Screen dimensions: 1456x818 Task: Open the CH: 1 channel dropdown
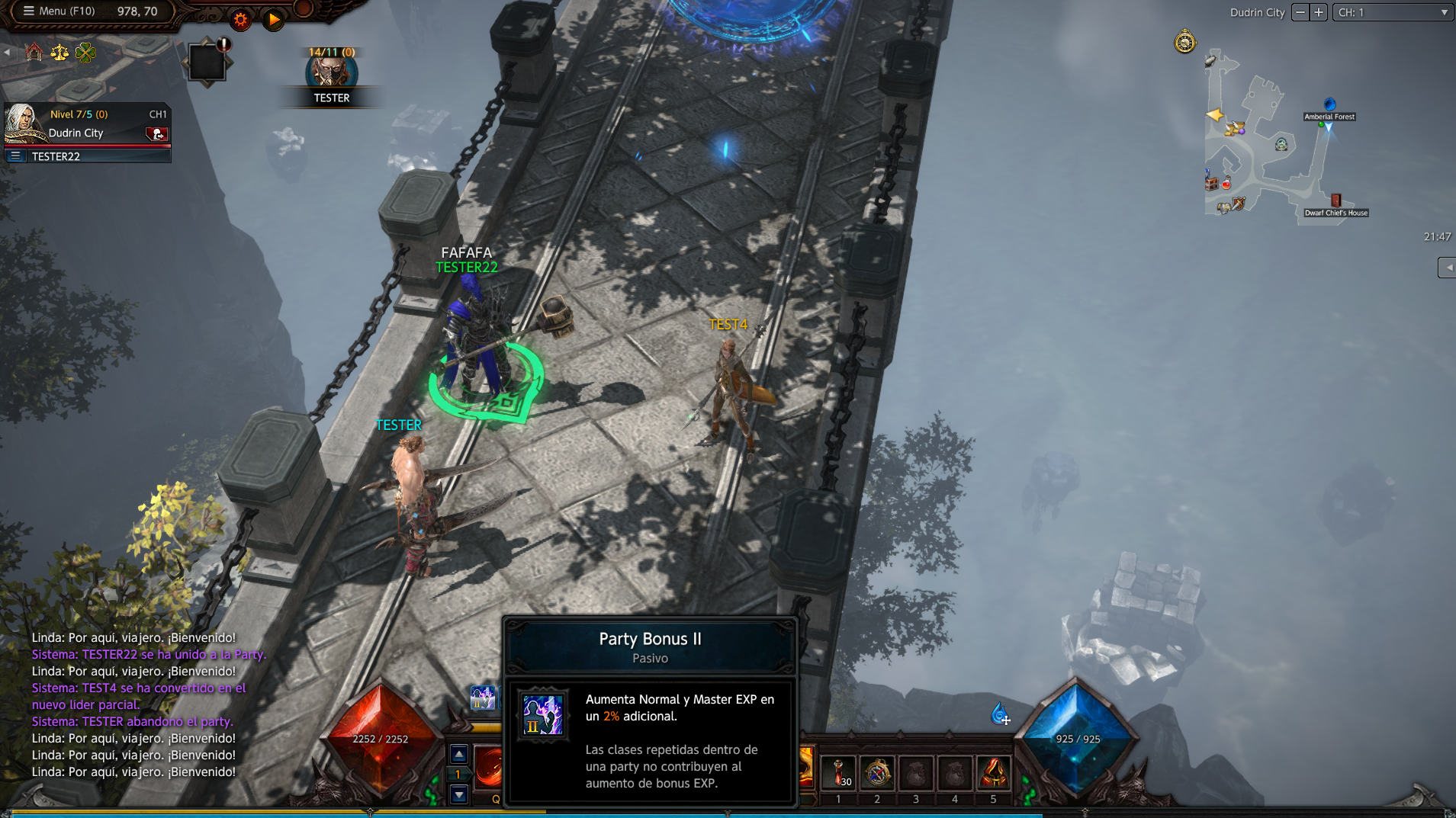point(1392,12)
